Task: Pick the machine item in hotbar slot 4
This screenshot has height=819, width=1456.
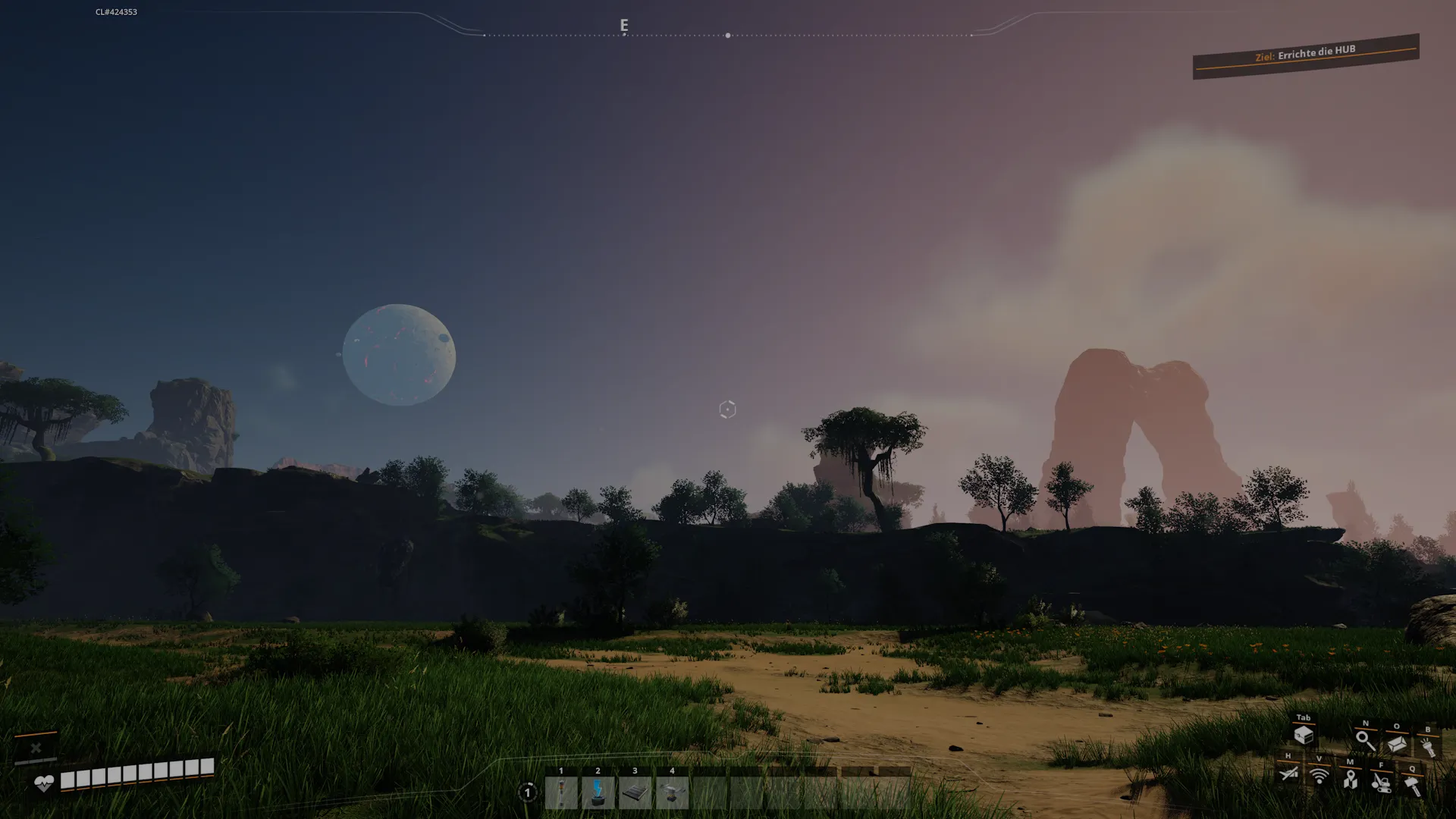Action: 672,793
